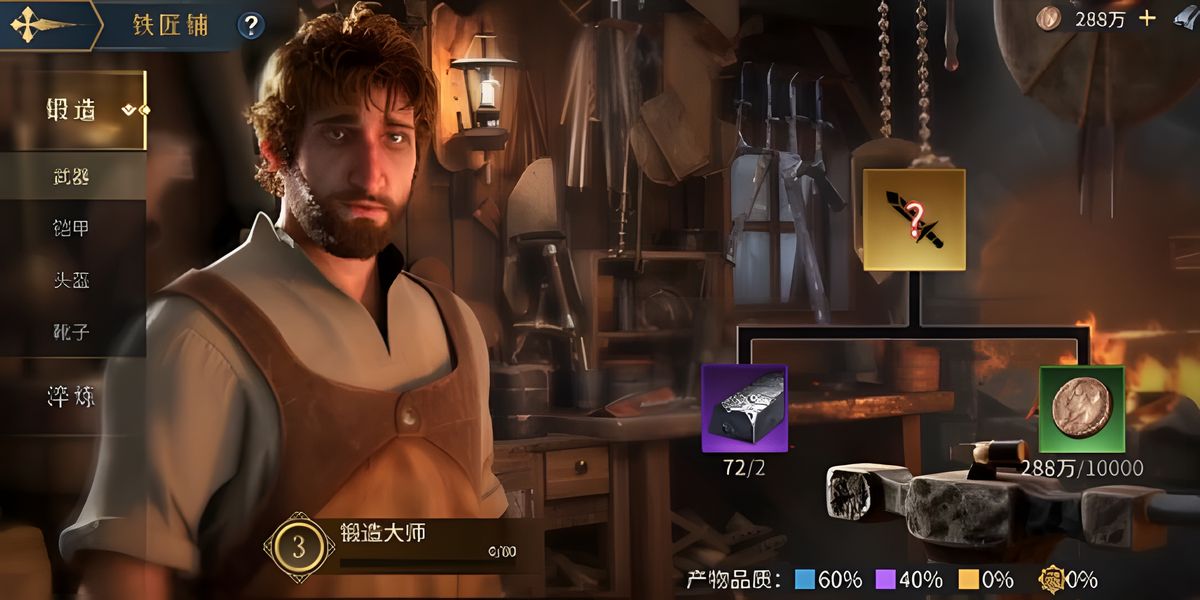Show the 靴子 boots tab
The height and width of the screenshot is (600, 1200).
click(72, 331)
